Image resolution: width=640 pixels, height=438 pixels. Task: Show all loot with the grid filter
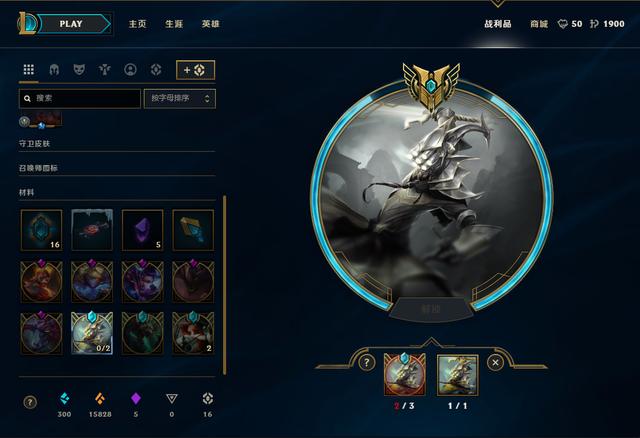coord(29,70)
